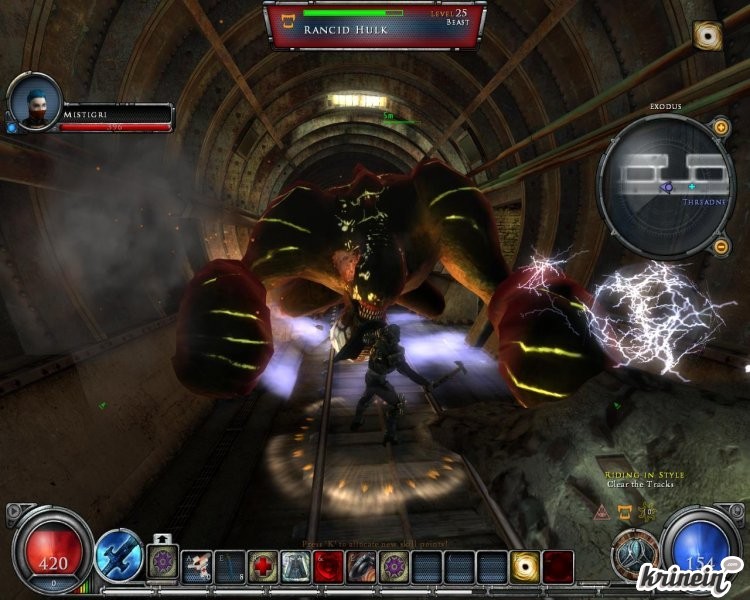This screenshot has width=750, height=600.
Task: Use the red cross medkit hotbar slot
Action: (x=263, y=566)
